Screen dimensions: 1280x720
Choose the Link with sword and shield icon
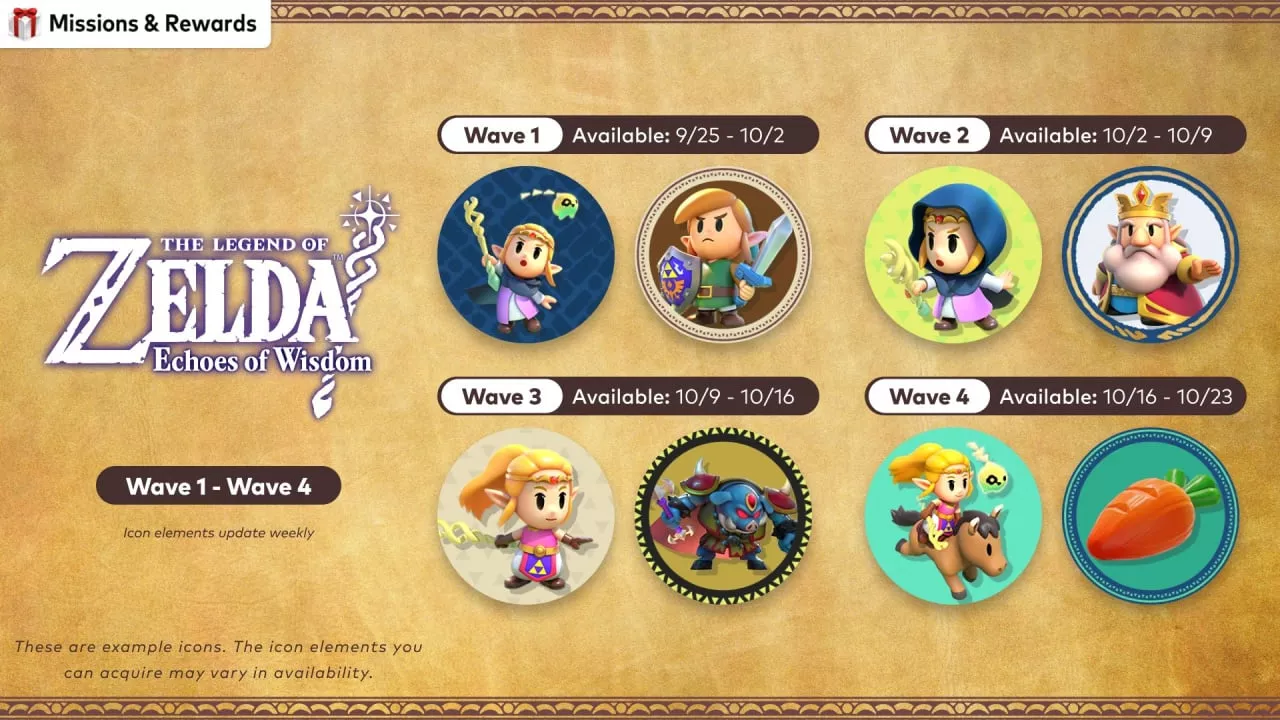[723, 254]
